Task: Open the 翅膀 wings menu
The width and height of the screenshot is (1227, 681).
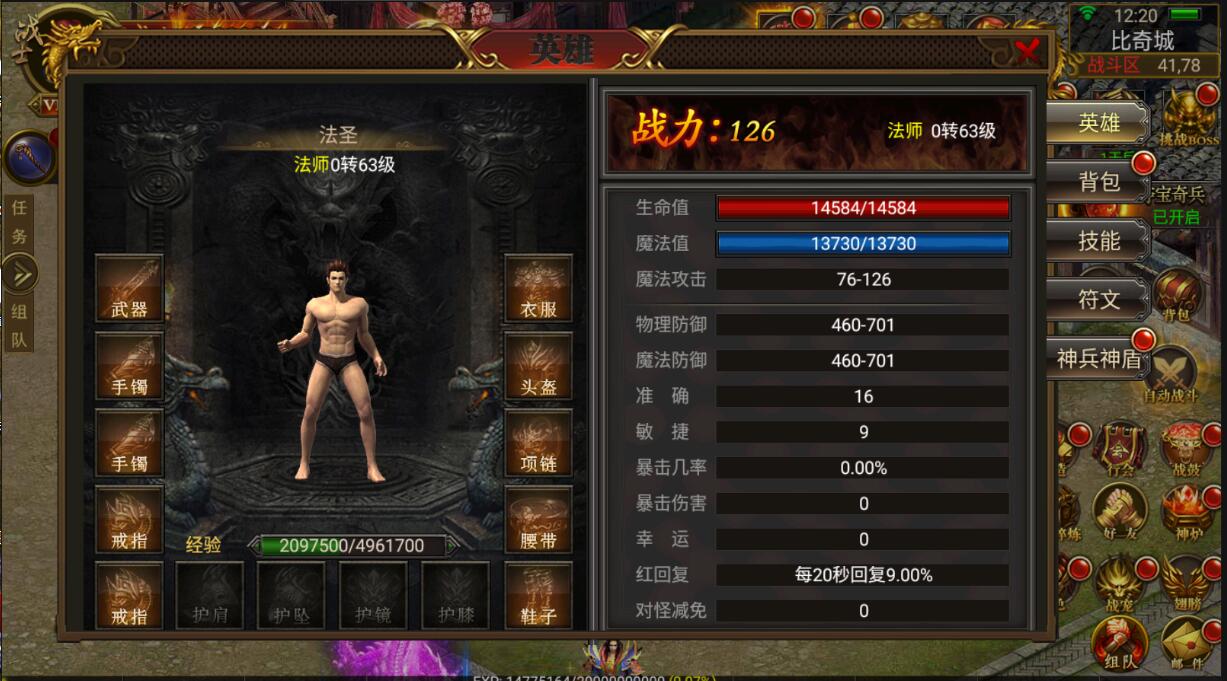Action: [1187, 582]
